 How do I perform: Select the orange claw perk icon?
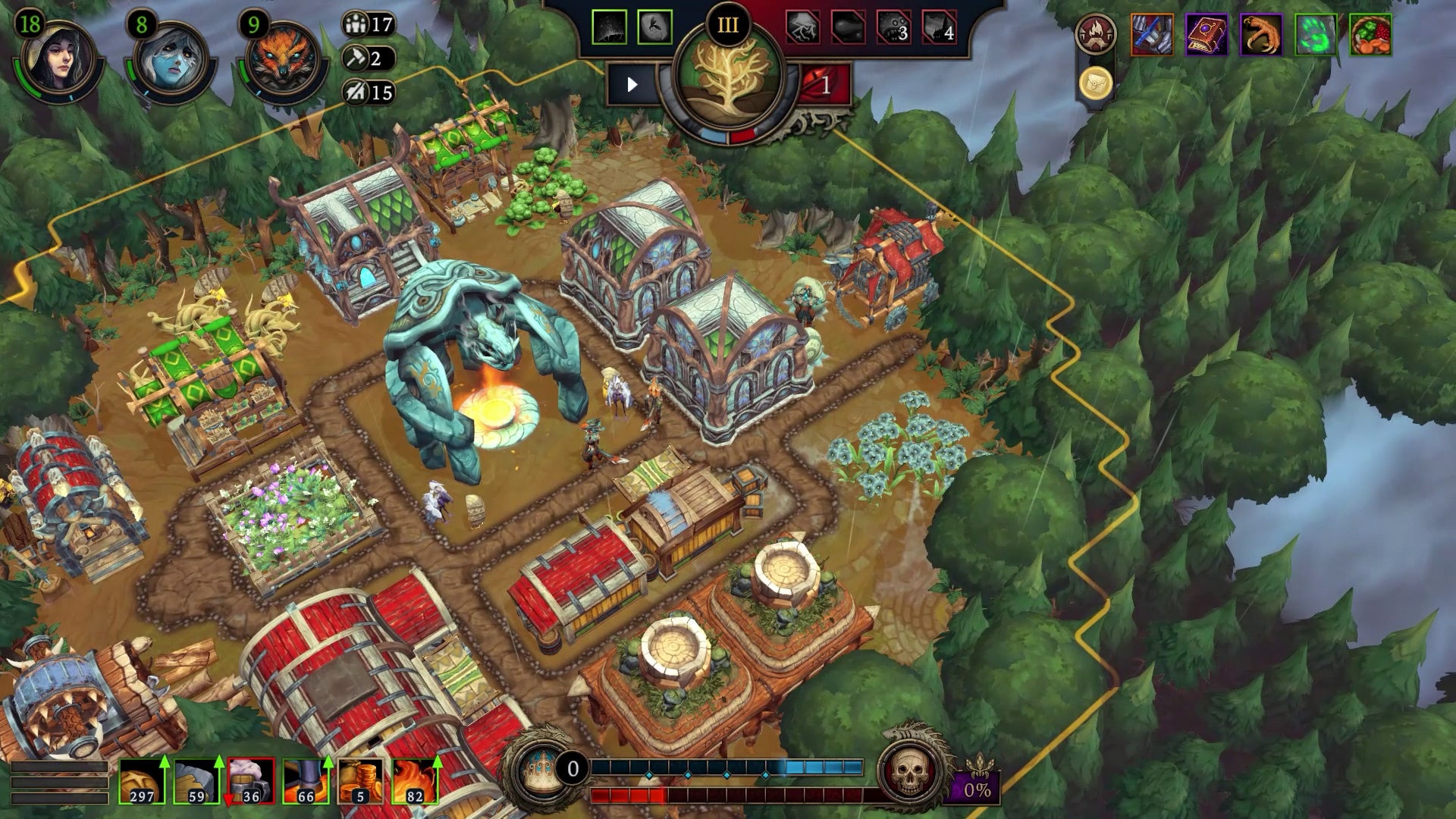point(1260,35)
